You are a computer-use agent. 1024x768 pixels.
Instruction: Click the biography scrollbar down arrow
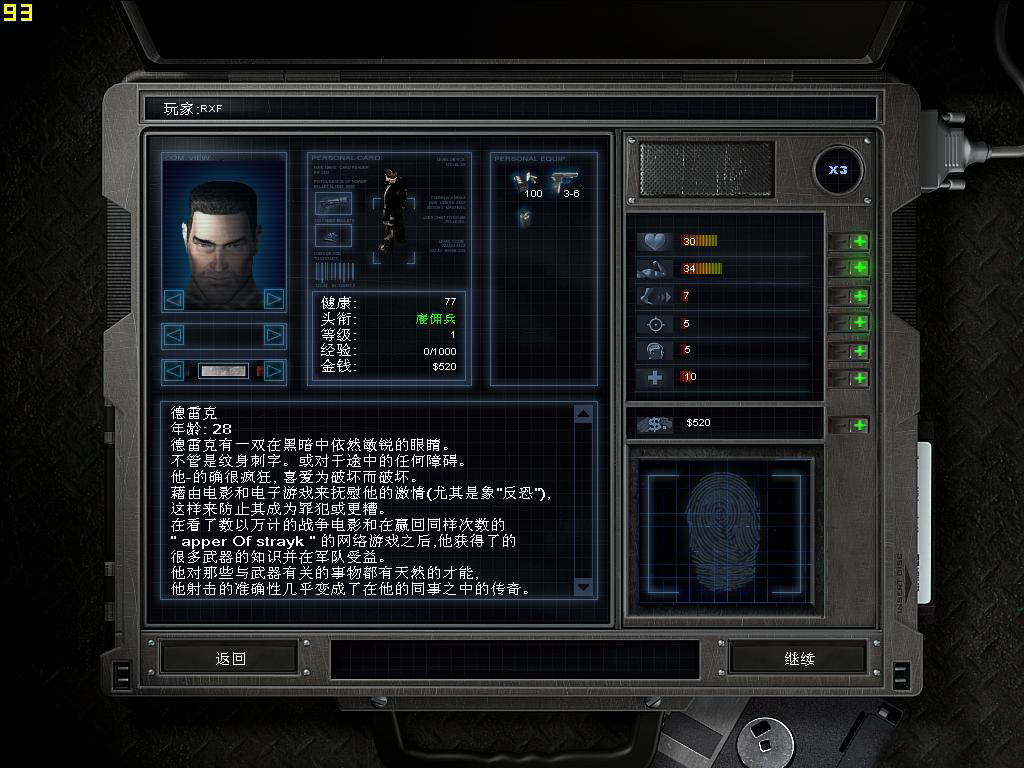(x=584, y=587)
